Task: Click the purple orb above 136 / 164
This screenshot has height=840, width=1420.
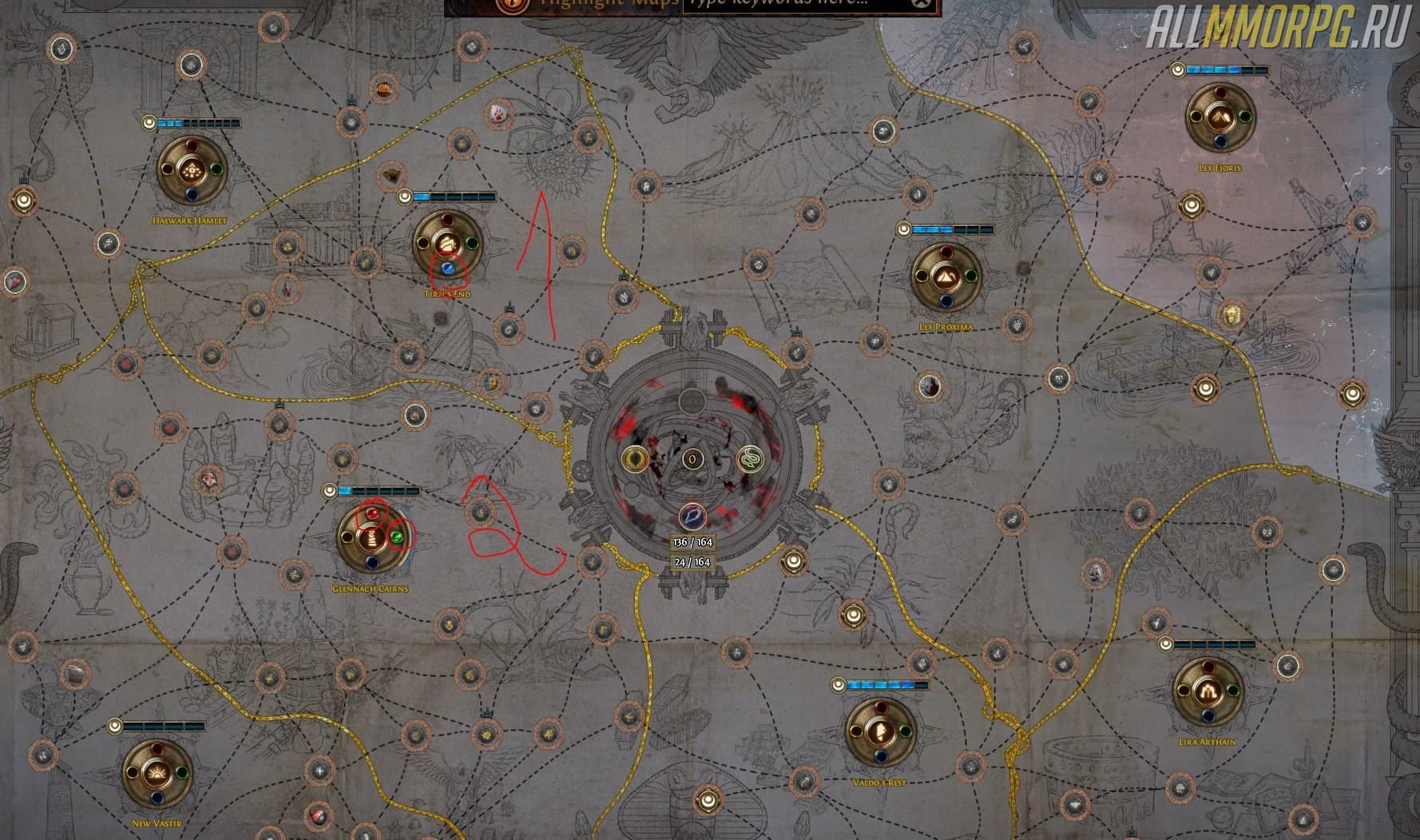Action: tap(692, 516)
